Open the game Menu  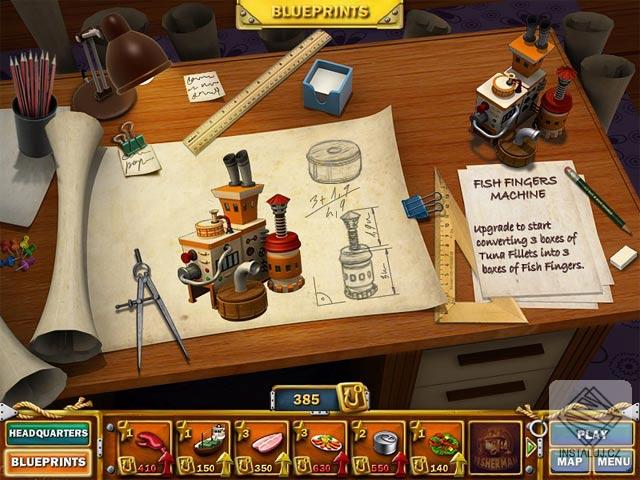click(x=612, y=461)
